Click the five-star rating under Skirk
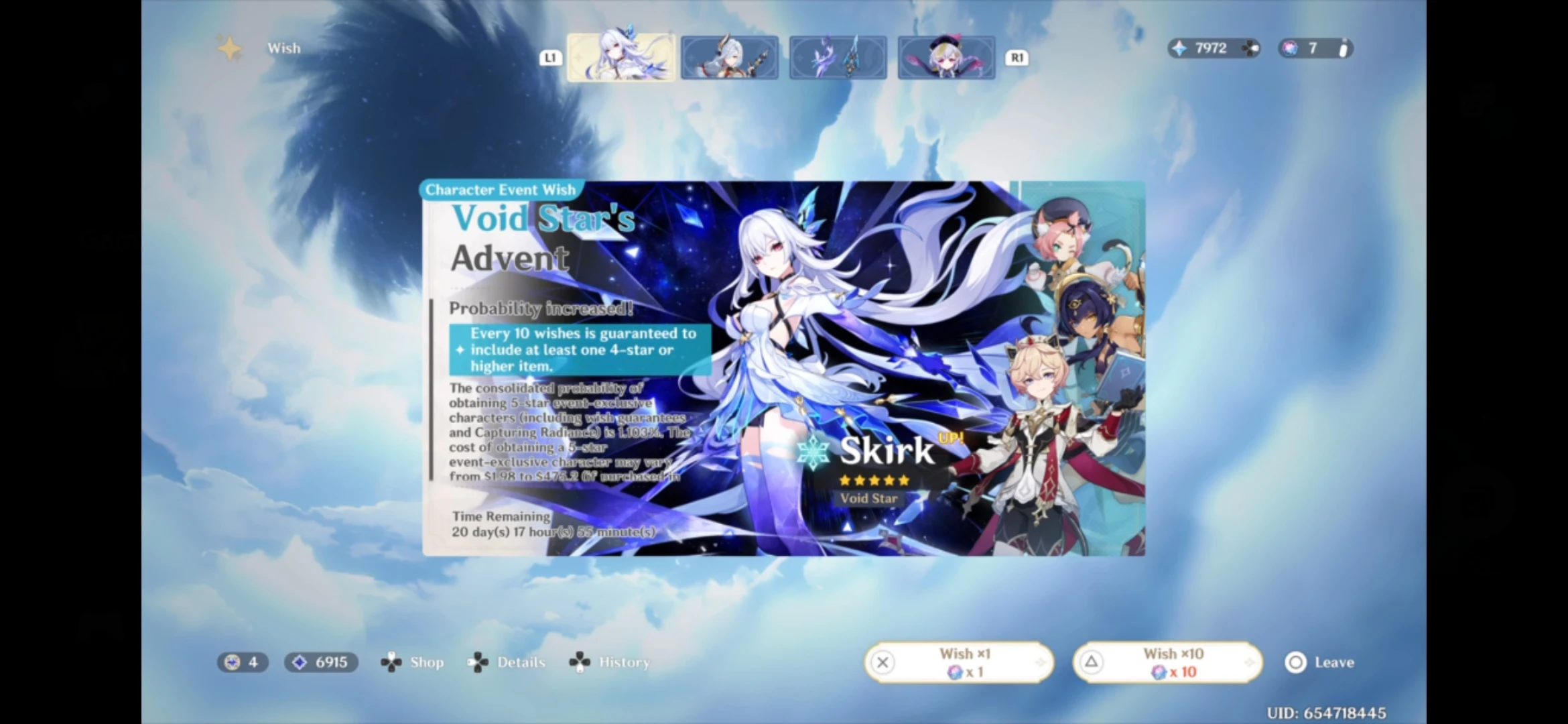The width and height of the screenshot is (1568, 724). pyautogui.click(x=873, y=480)
